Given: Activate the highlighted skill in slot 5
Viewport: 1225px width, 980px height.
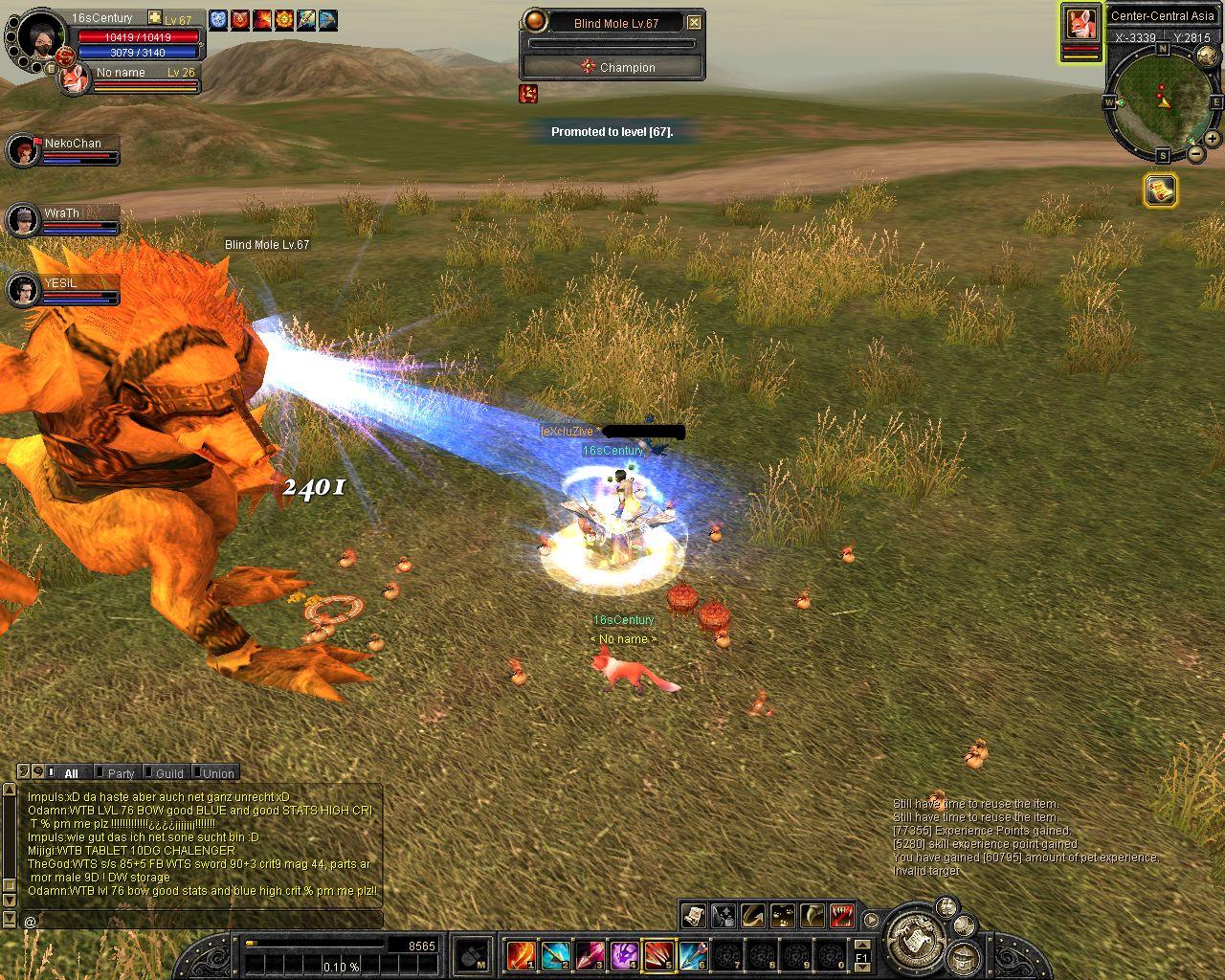Looking at the screenshot, I should click(659, 954).
